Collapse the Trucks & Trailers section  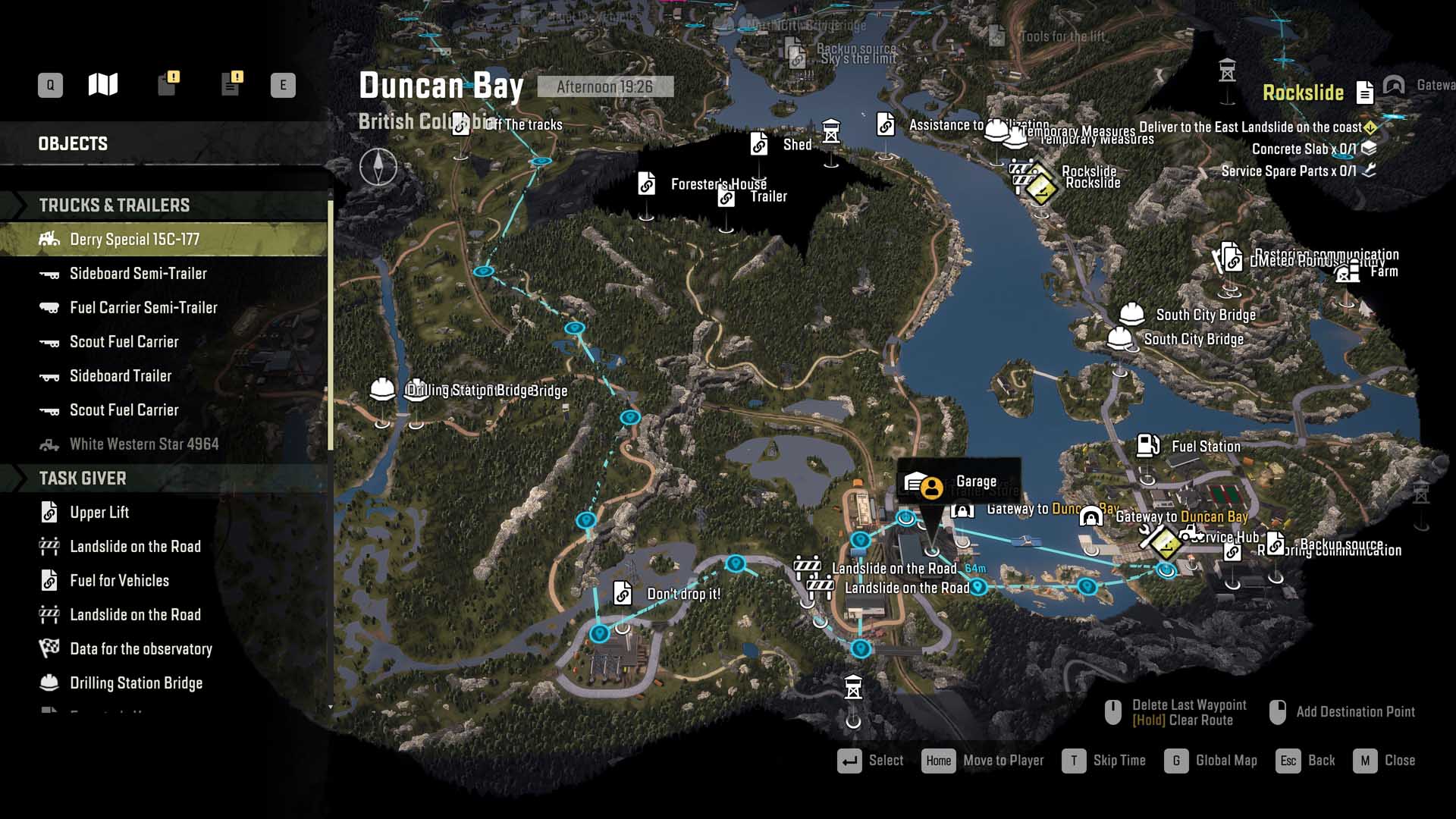pos(114,206)
